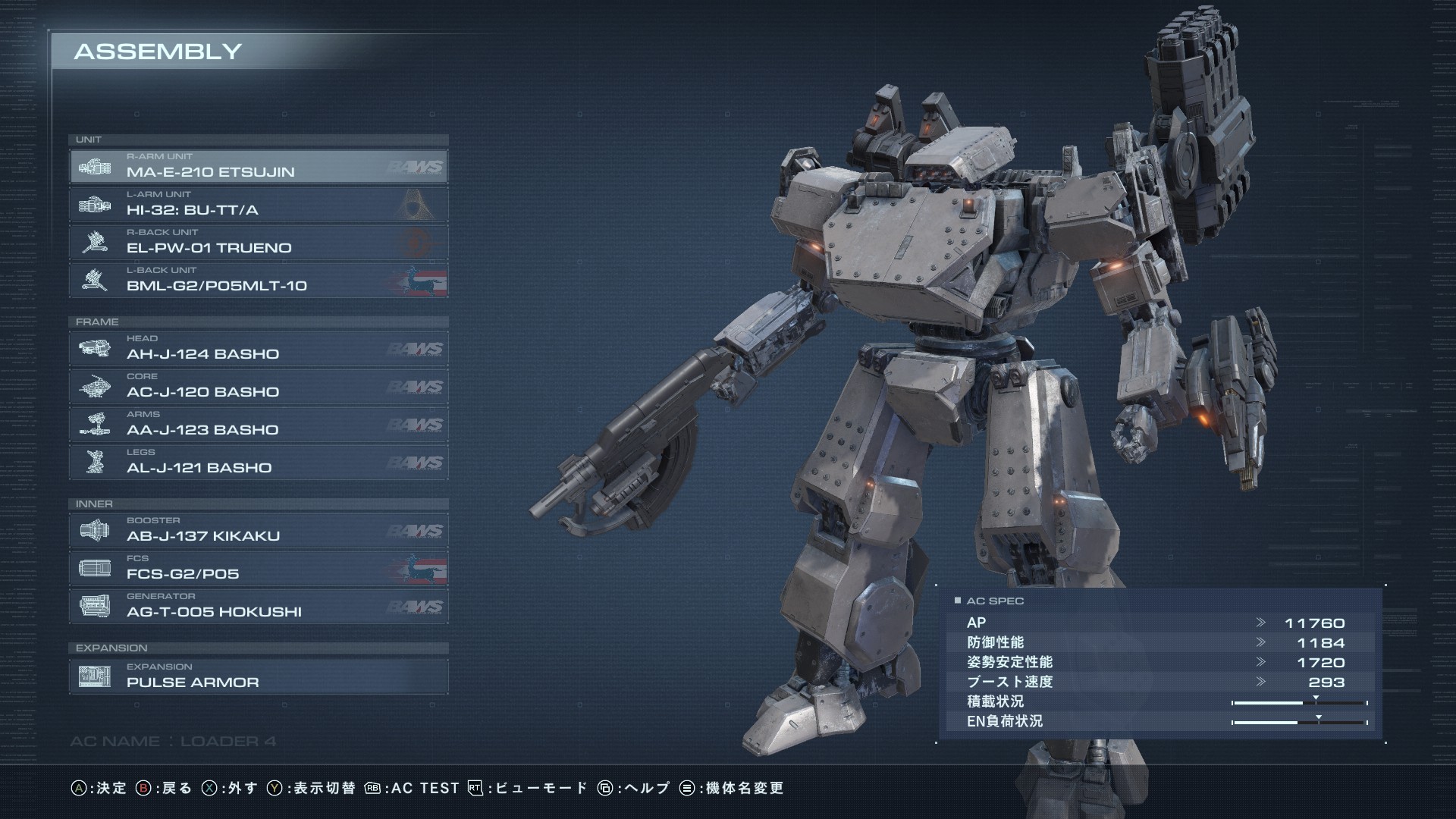
Task: Choose the AA-J-123 BASHO arms slot
Action: [x=258, y=425]
